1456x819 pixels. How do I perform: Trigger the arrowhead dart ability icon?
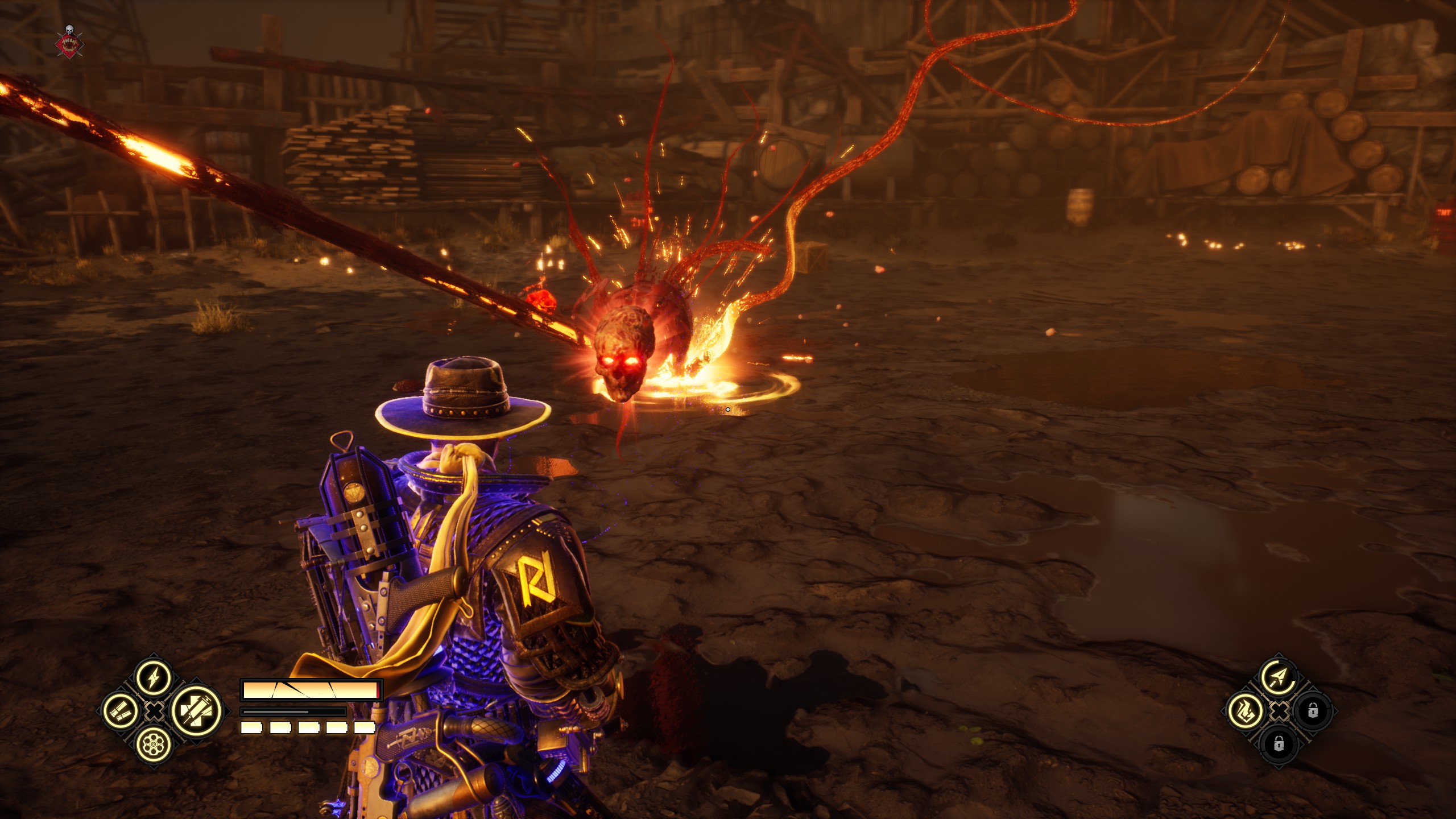1278,677
